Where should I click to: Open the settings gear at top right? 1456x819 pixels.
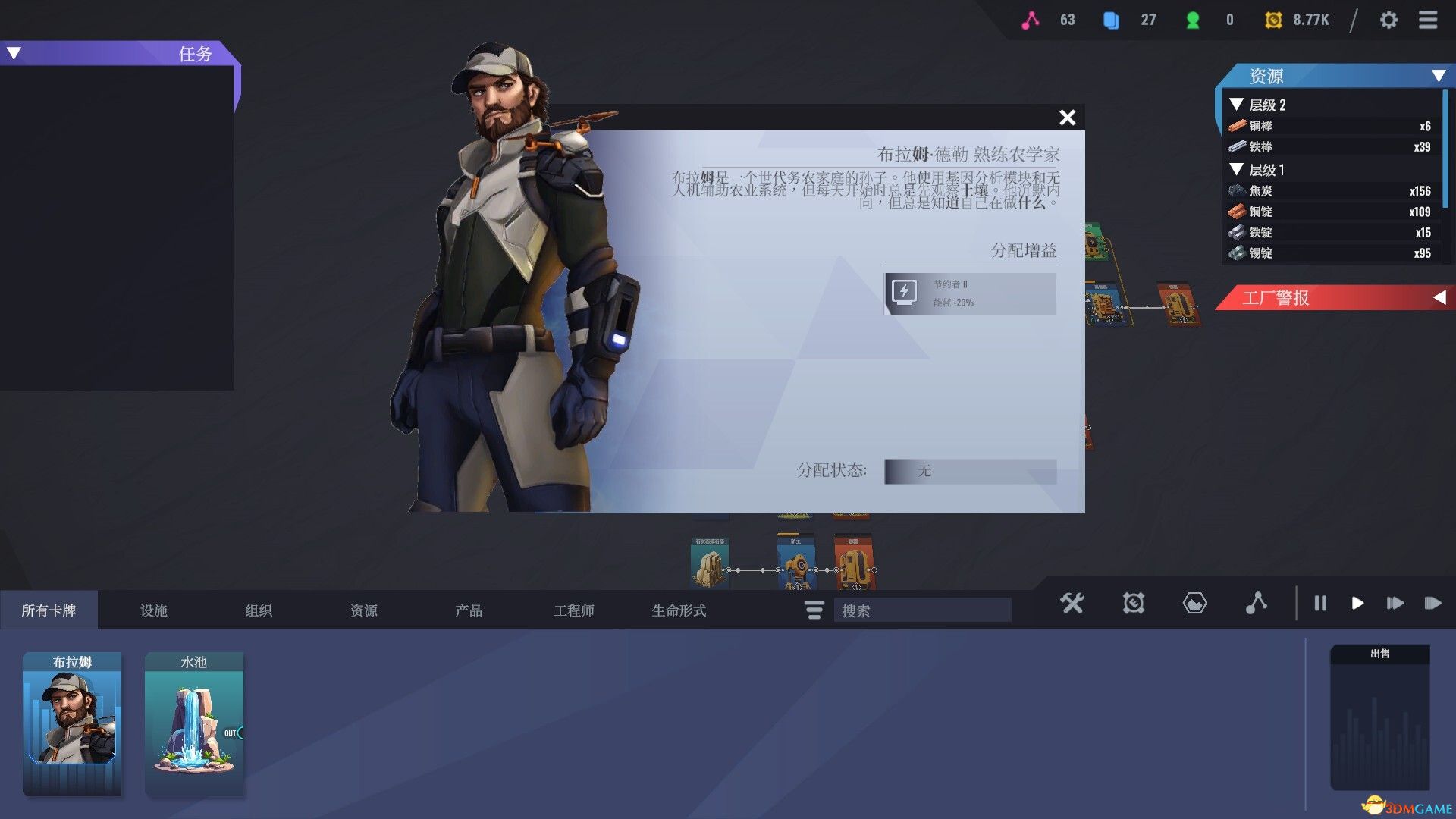1390,20
